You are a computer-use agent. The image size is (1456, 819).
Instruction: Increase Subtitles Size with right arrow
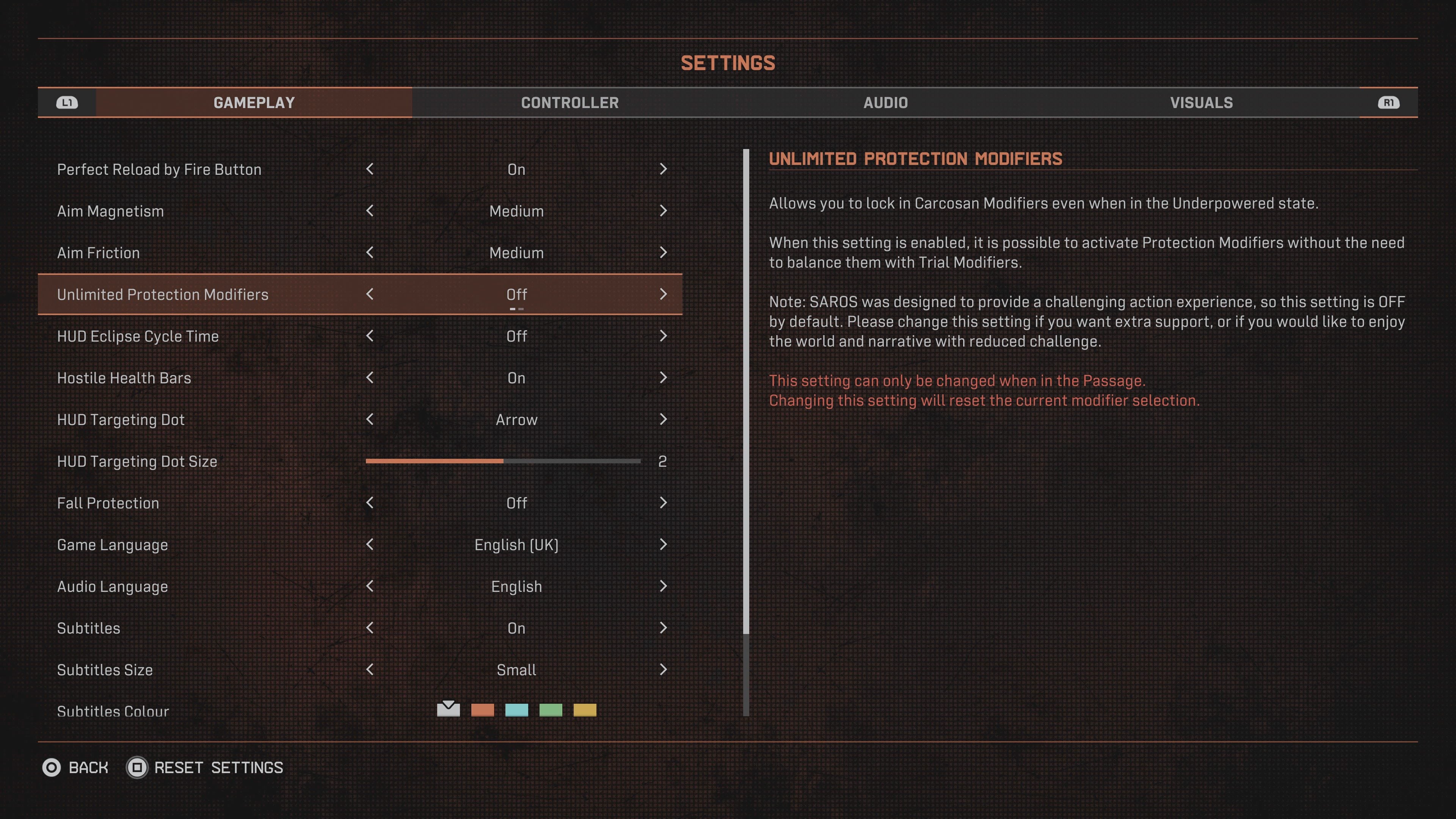663,670
